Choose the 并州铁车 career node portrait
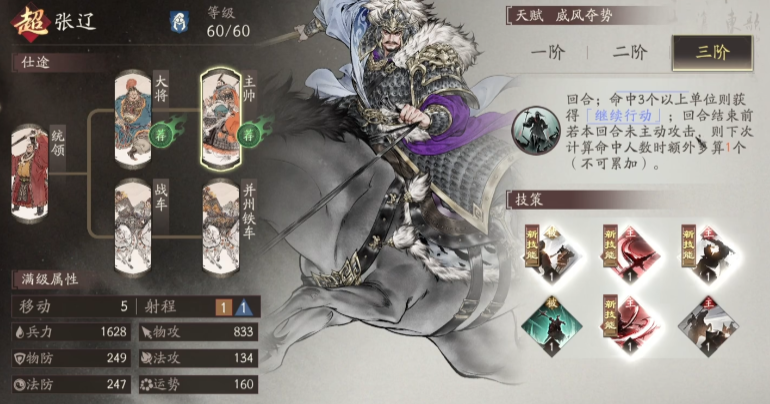 click(221, 216)
